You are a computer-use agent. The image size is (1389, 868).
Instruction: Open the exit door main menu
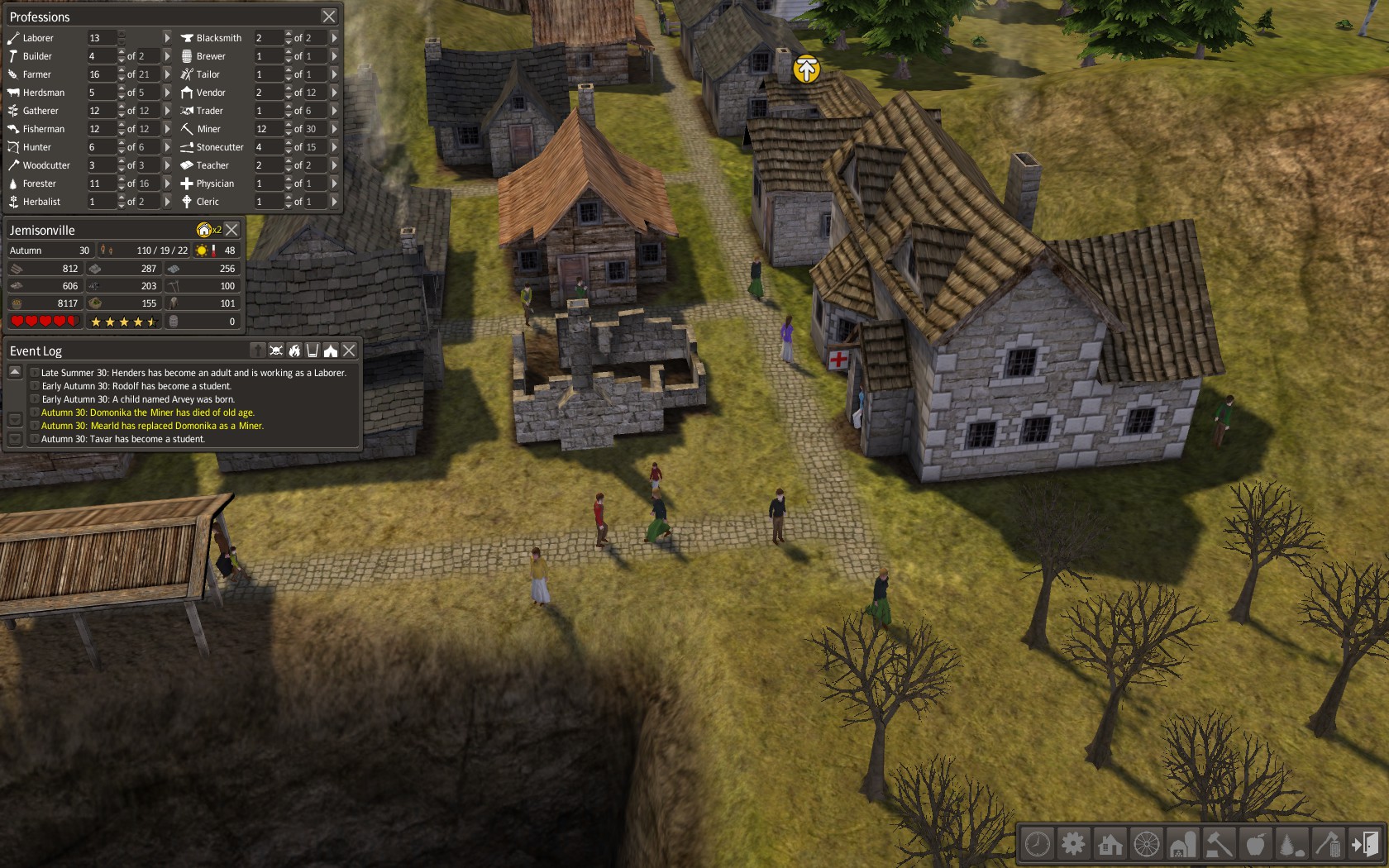click(1365, 844)
